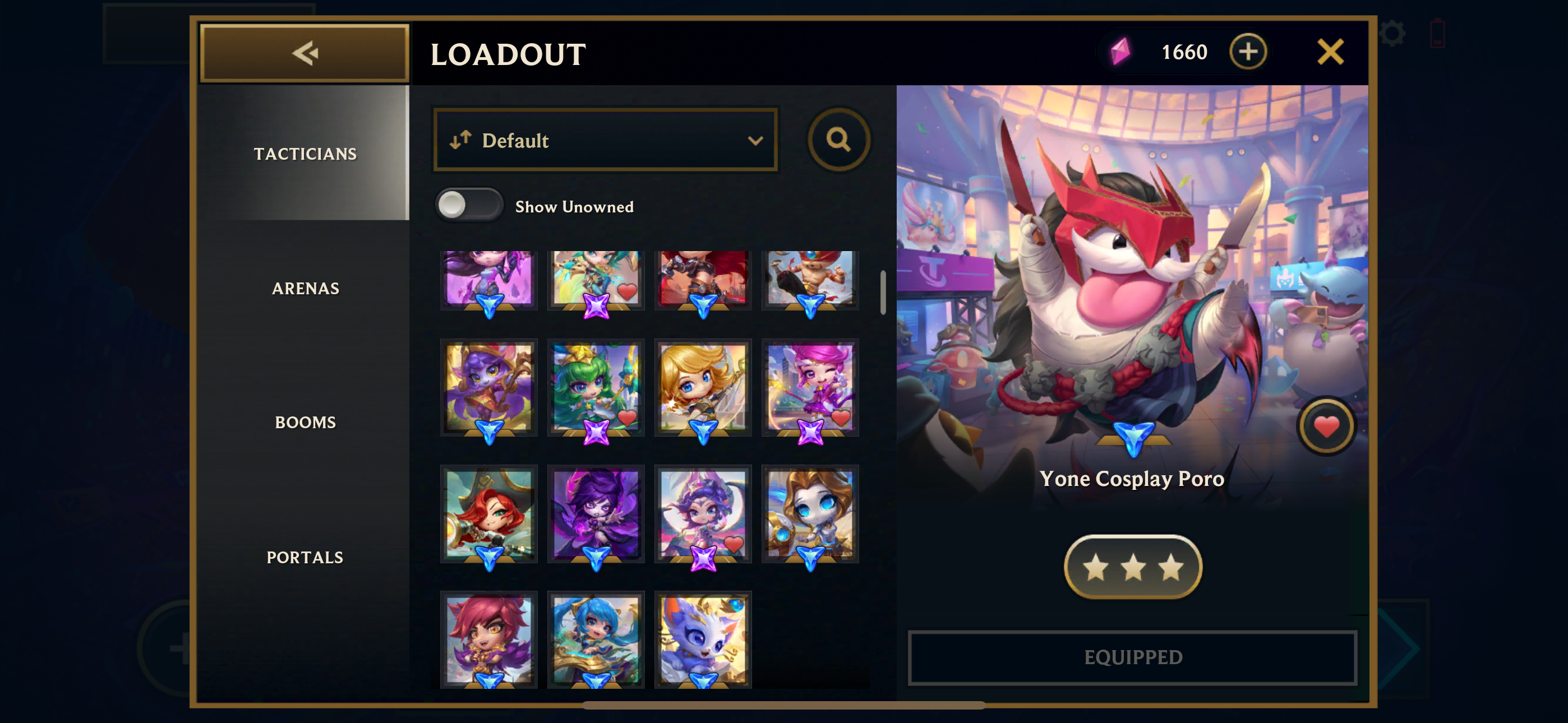1568x723 pixels.
Task: Choose the blue twin-tailed chibi tactician
Action: coord(596,639)
